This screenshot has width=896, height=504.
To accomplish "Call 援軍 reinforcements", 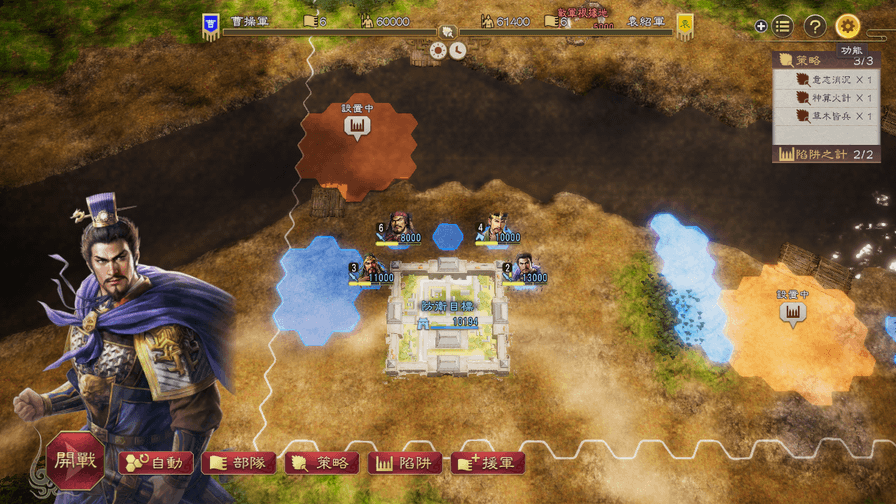I will pos(488,463).
